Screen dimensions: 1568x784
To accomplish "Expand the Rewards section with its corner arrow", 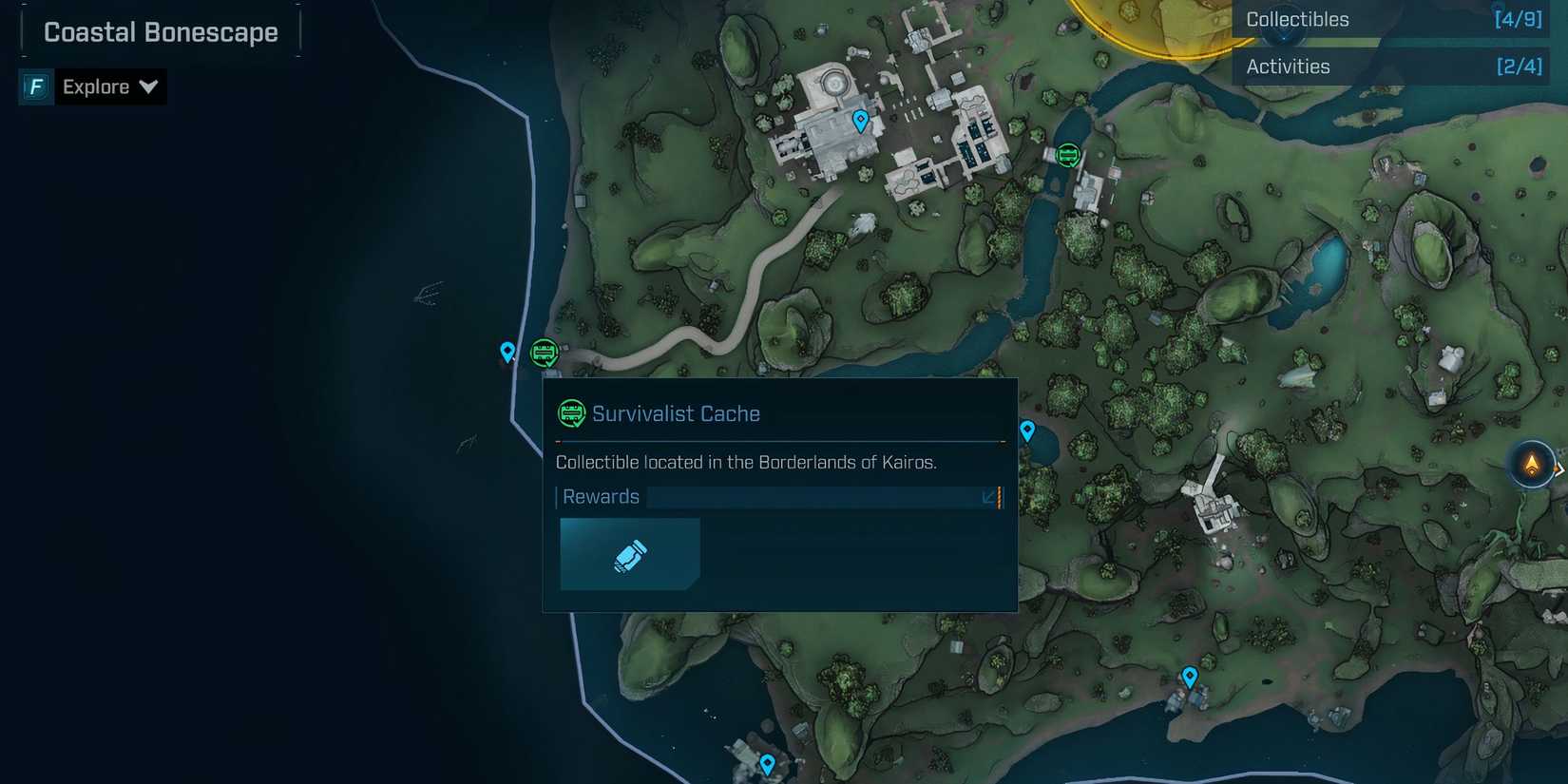I will [987, 496].
